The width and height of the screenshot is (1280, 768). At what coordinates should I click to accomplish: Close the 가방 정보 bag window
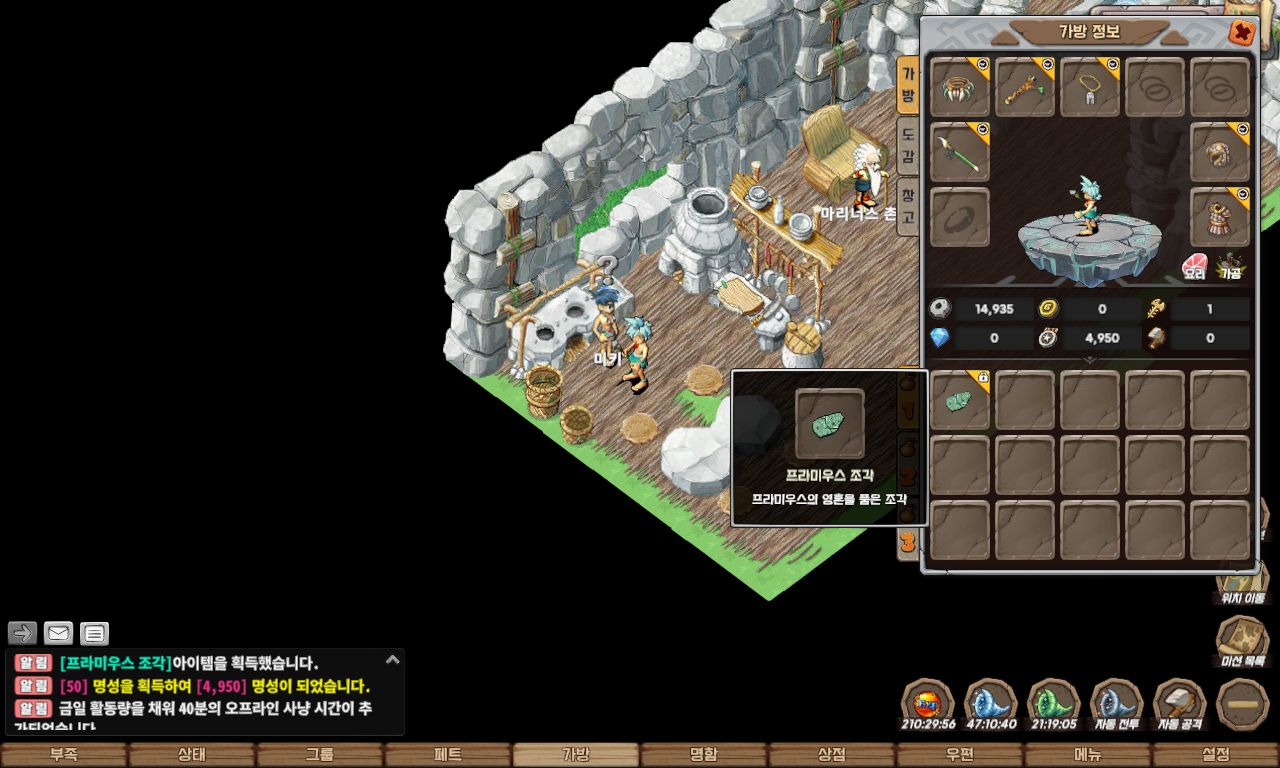click(1241, 32)
